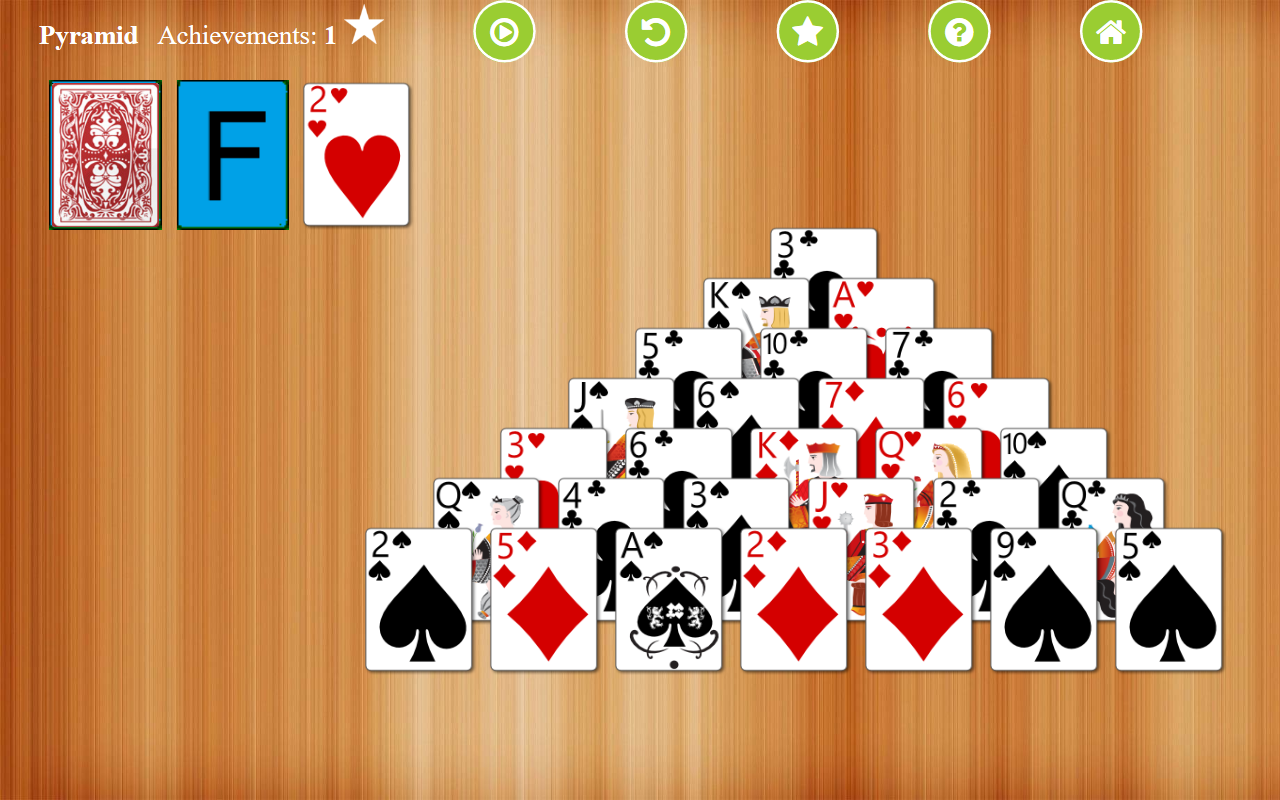Click the face-down stock pile card
This screenshot has height=800, width=1280.
click(105, 155)
